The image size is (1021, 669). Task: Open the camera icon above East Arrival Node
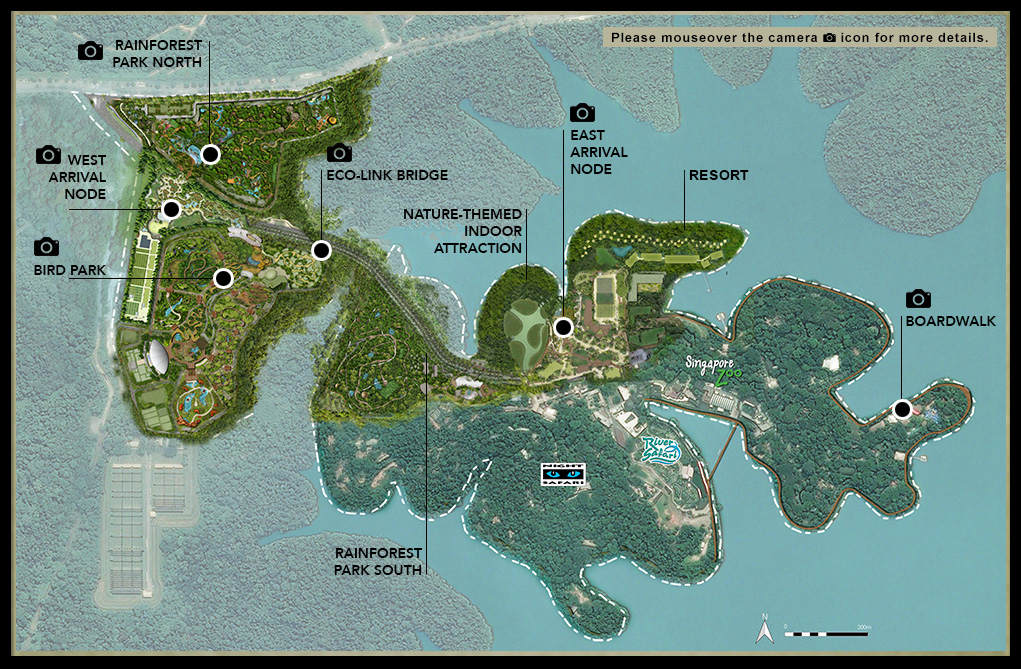pyautogui.click(x=582, y=113)
